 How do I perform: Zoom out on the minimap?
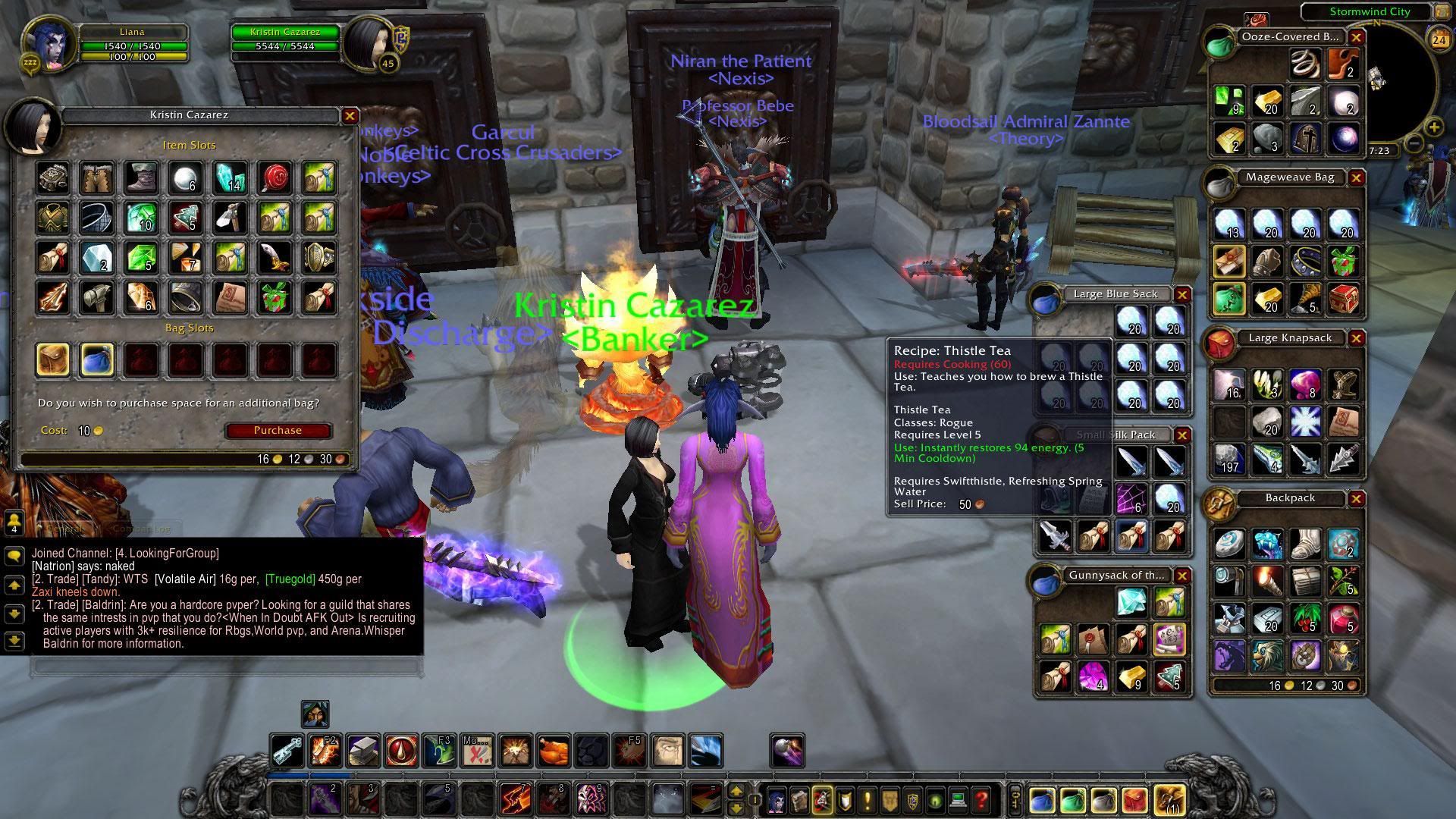coord(1414,143)
